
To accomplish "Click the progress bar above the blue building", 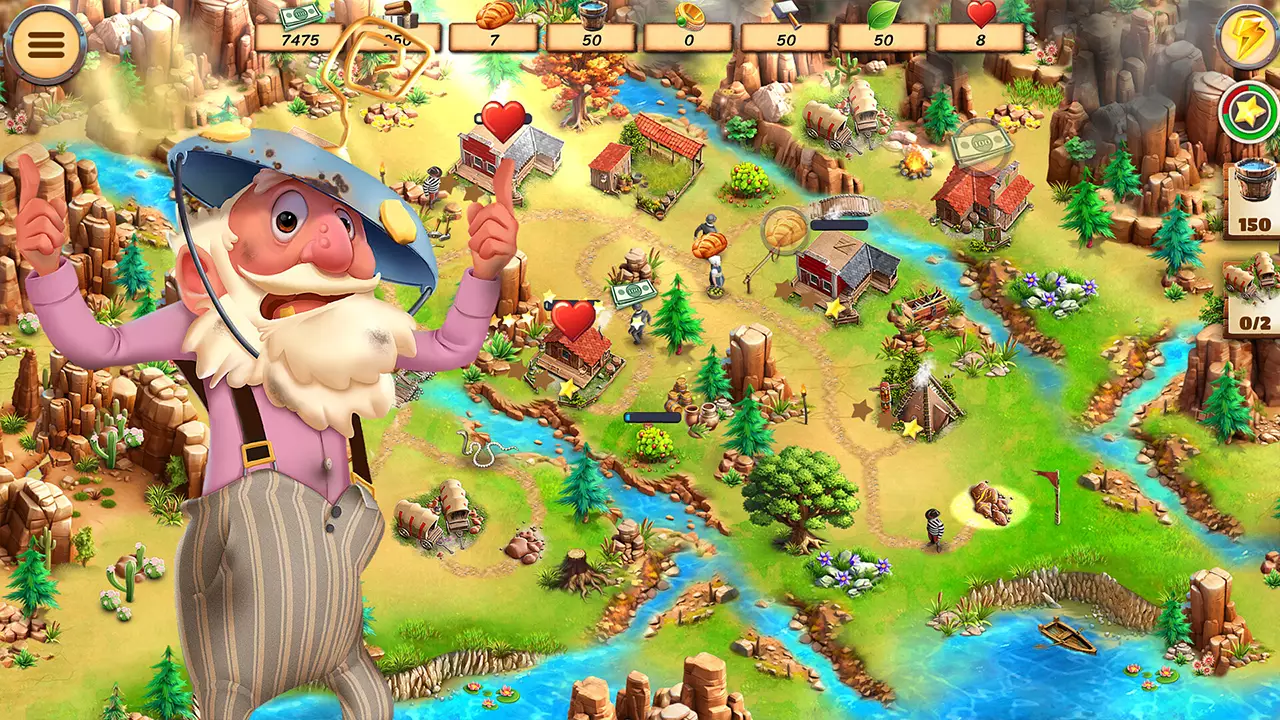I will (840, 227).
